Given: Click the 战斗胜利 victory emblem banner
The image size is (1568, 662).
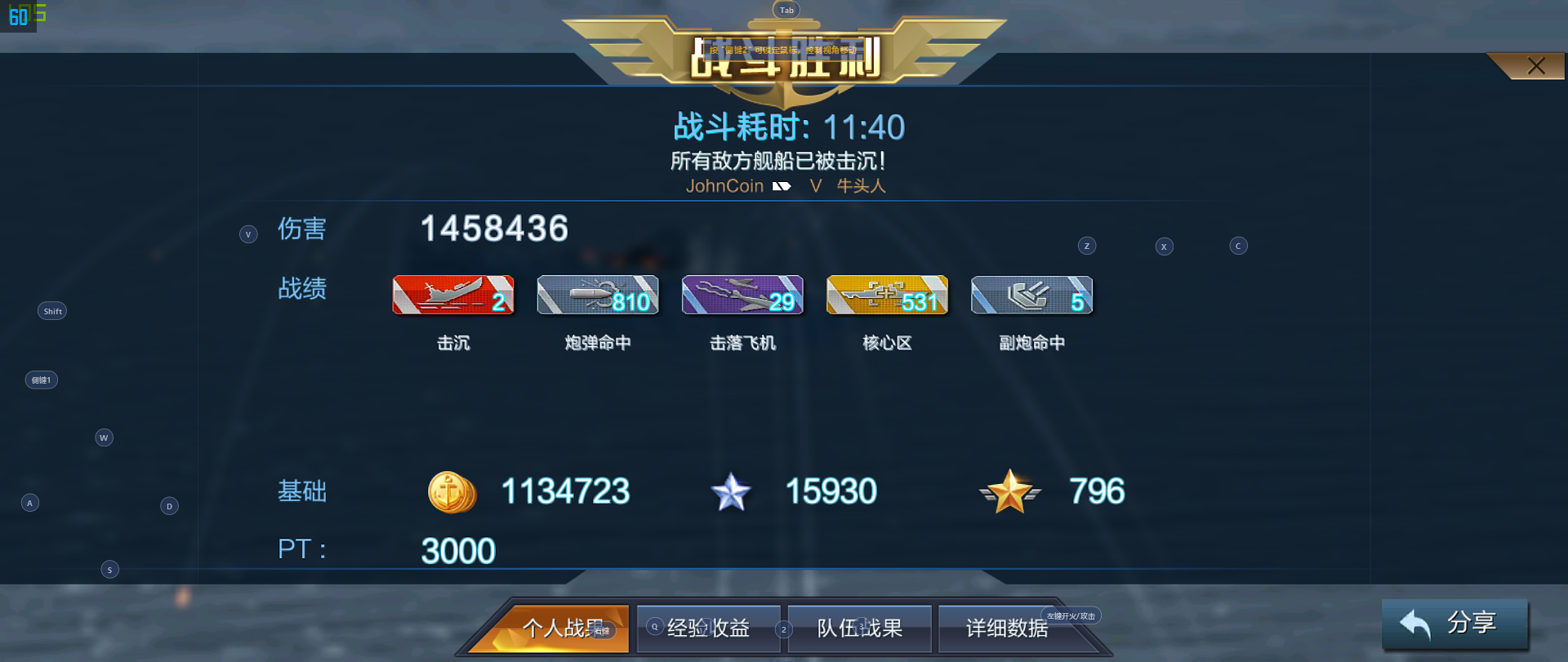Looking at the screenshot, I should click(x=786, y=61).
